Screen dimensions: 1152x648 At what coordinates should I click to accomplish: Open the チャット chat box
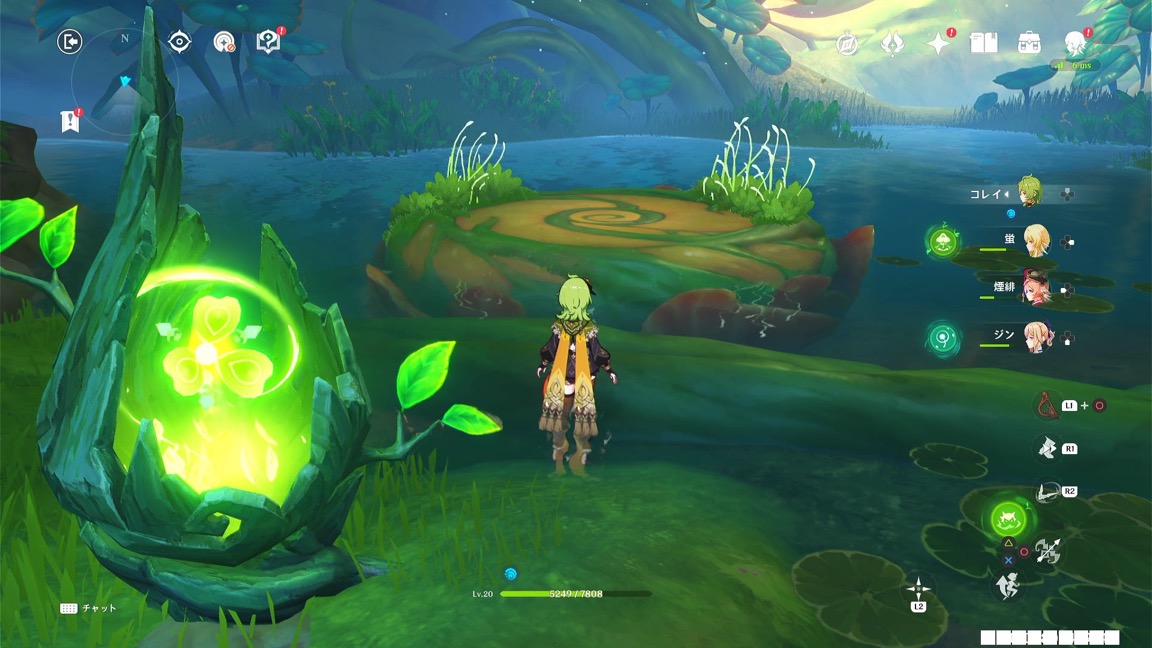pyautogui.click(x=89, y=608)
